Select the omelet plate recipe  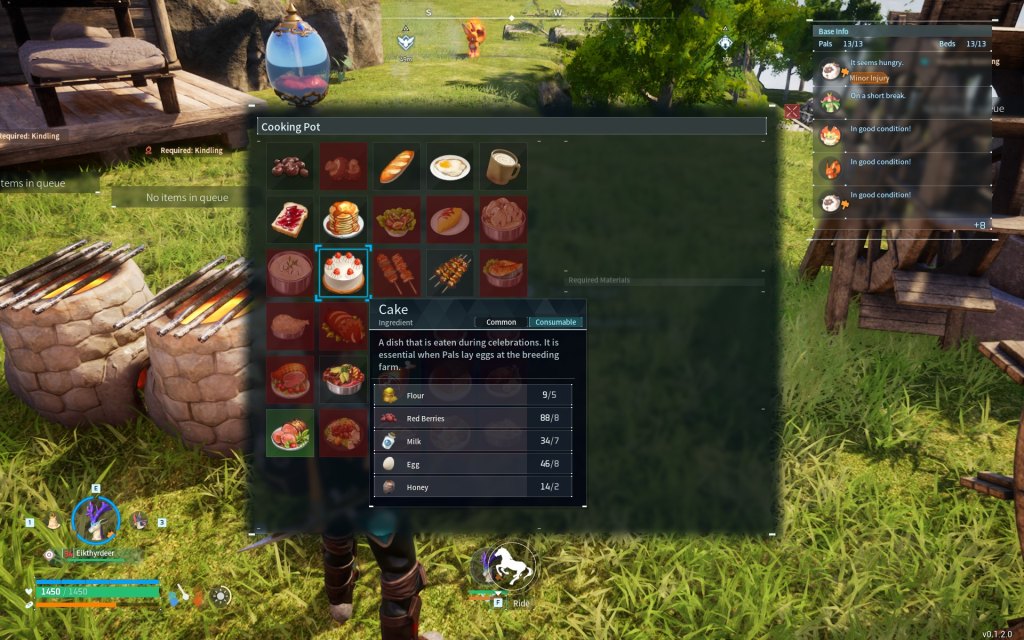(x=450, y=219)
